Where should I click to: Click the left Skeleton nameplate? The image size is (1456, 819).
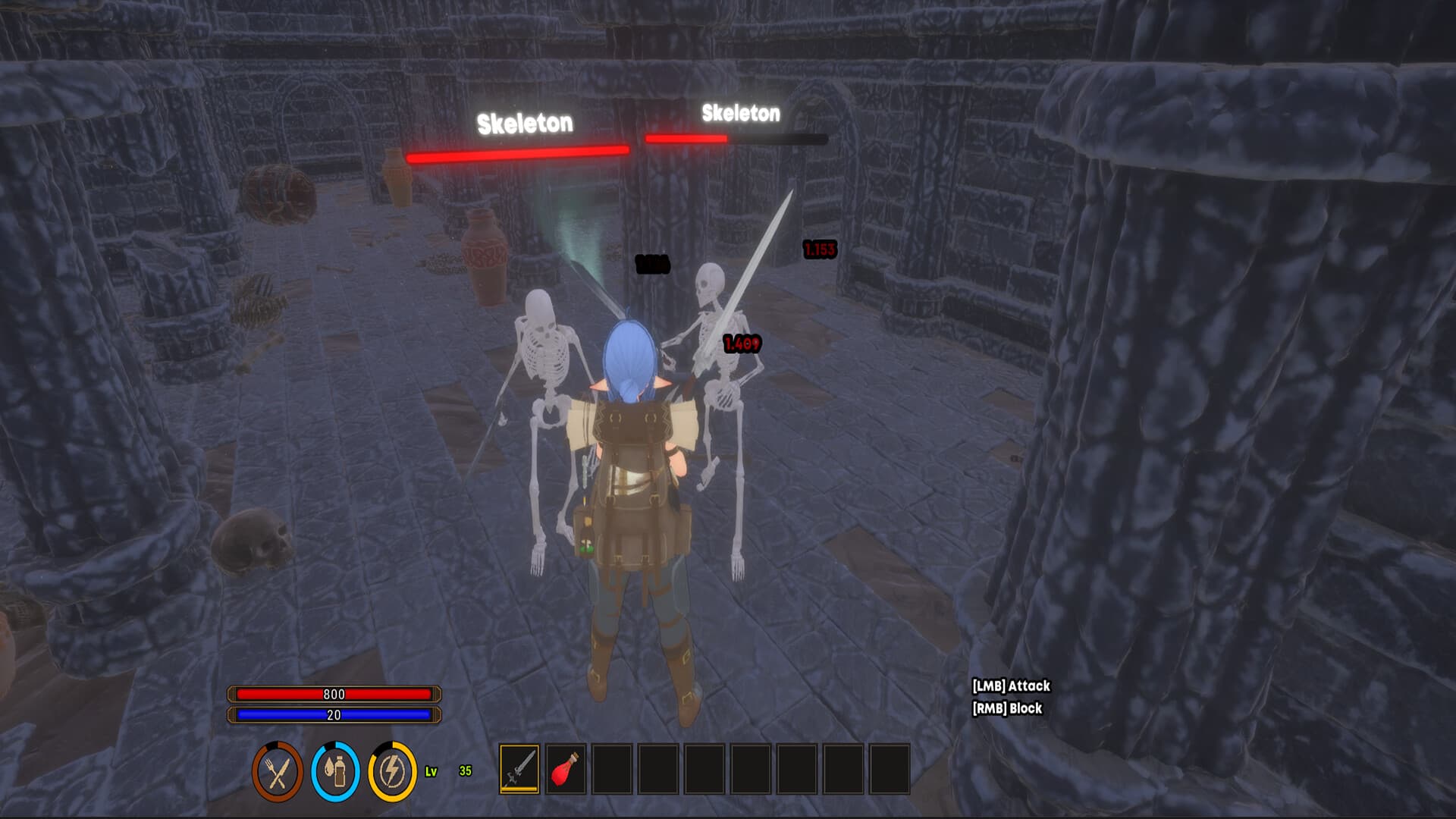coord(525,121)
